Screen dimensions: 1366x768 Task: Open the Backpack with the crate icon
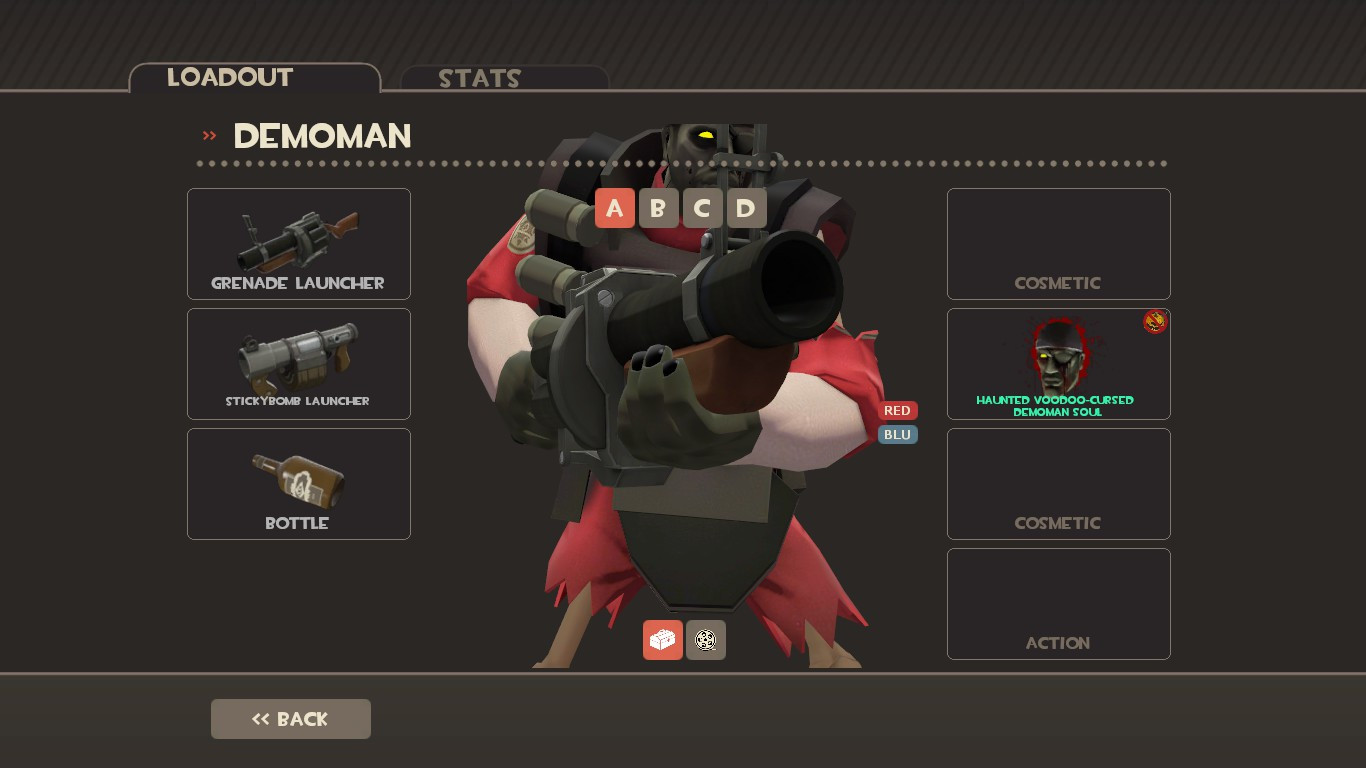point(662,640)
